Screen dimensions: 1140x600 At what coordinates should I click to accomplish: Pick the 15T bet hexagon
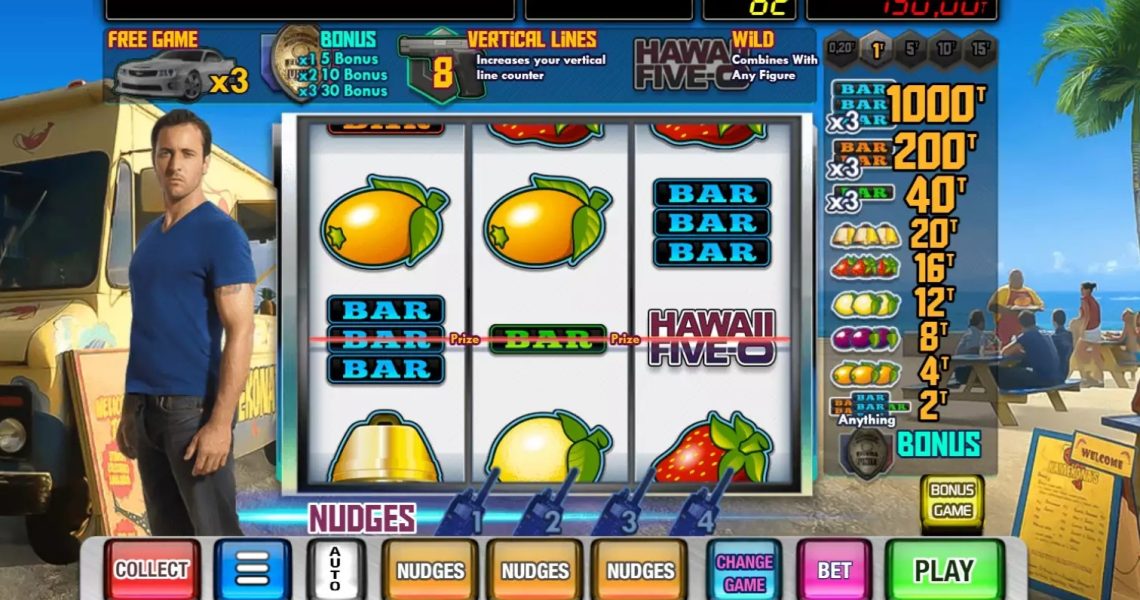980,49
